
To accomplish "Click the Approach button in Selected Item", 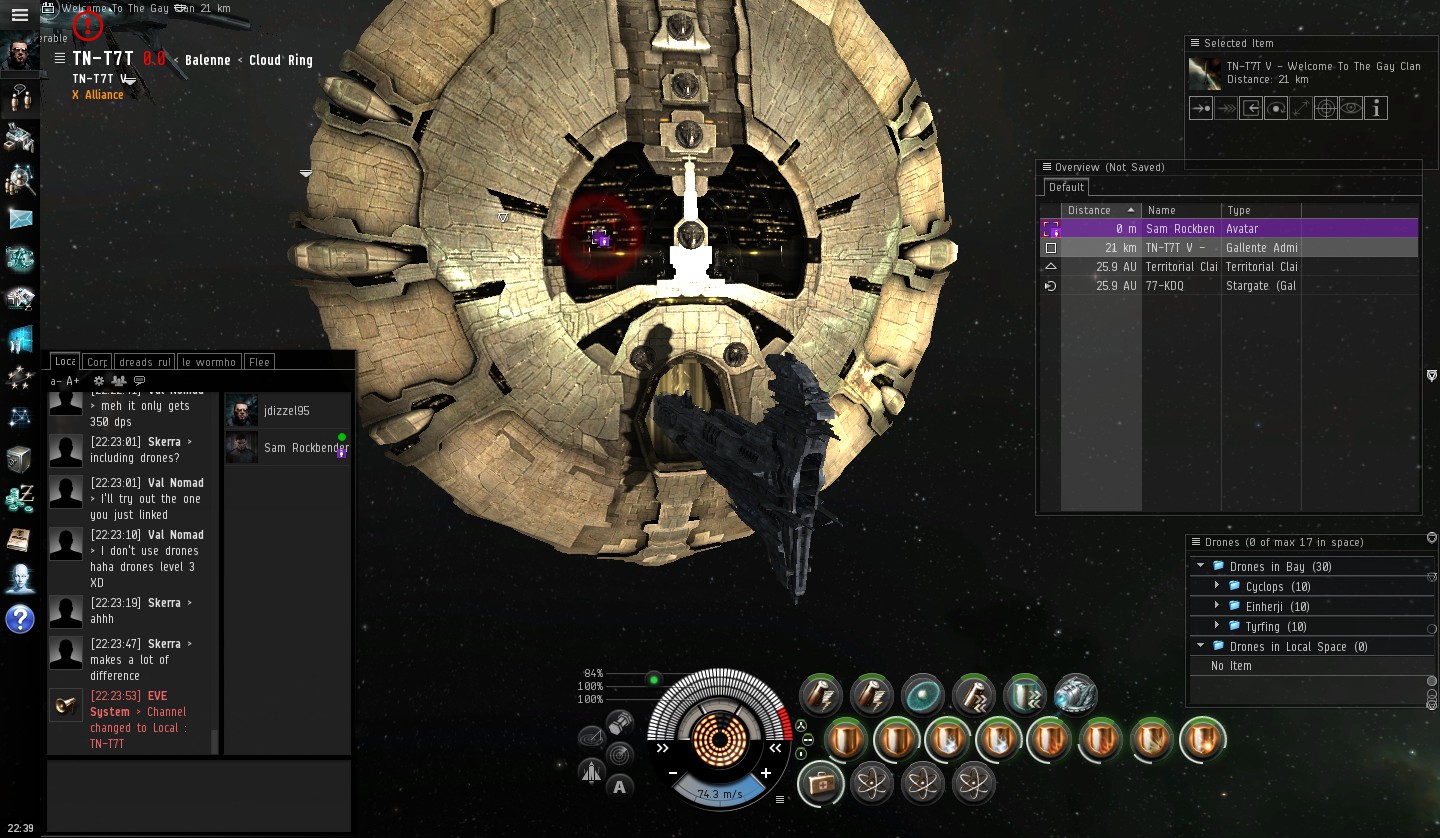I will (x=1200, y=108).
